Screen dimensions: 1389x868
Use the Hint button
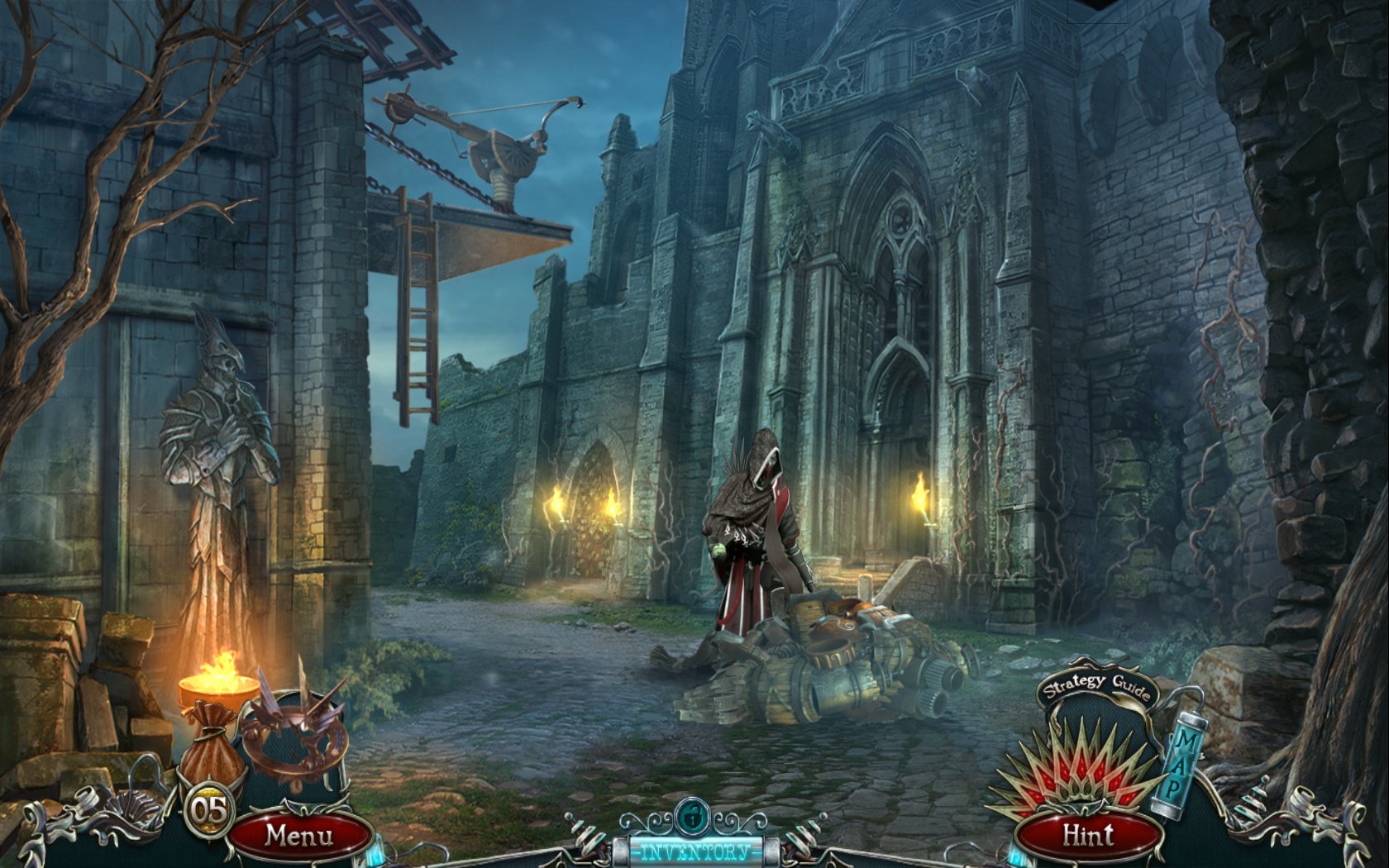(1088, 835)
